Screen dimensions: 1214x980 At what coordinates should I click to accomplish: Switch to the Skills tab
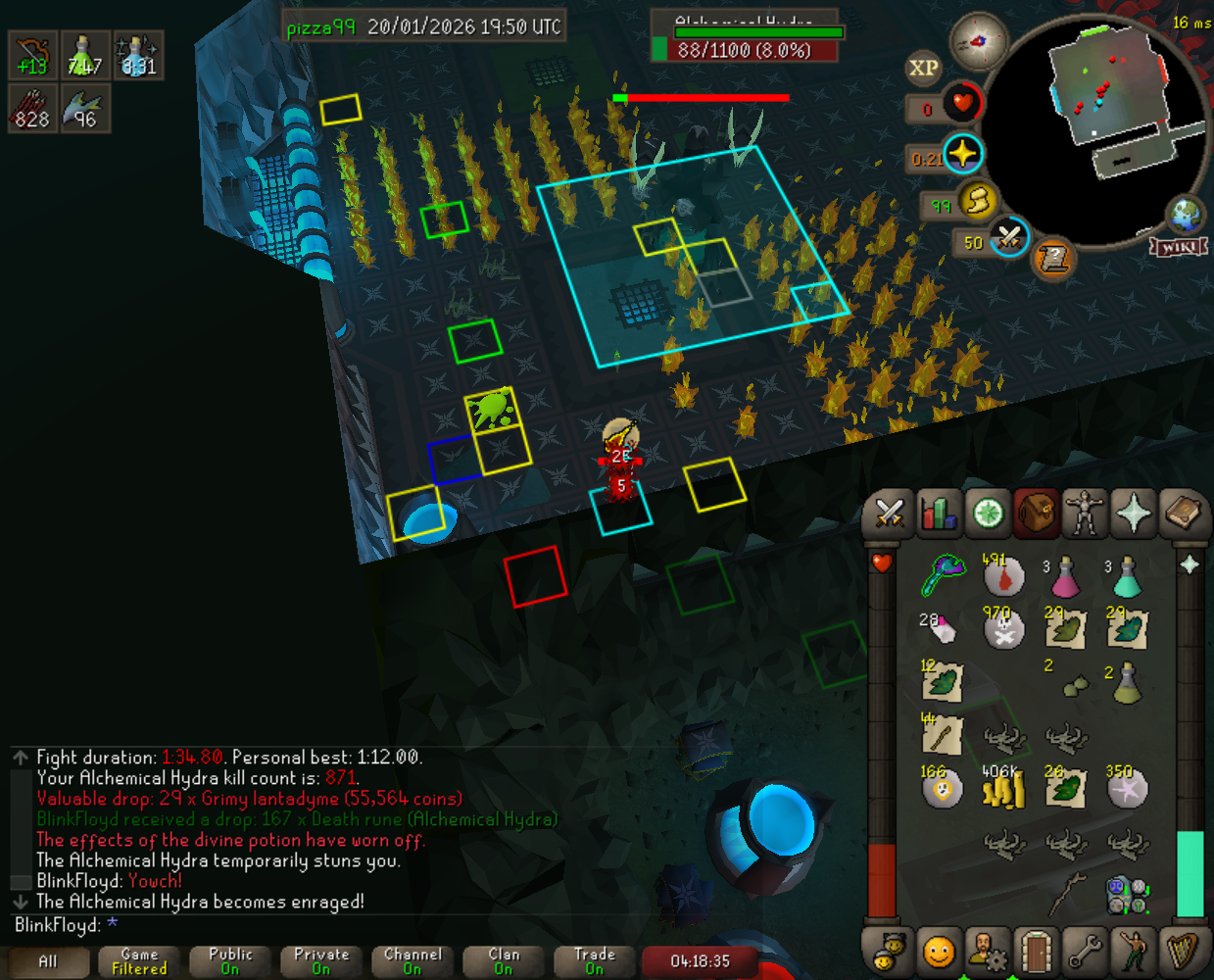938,513
